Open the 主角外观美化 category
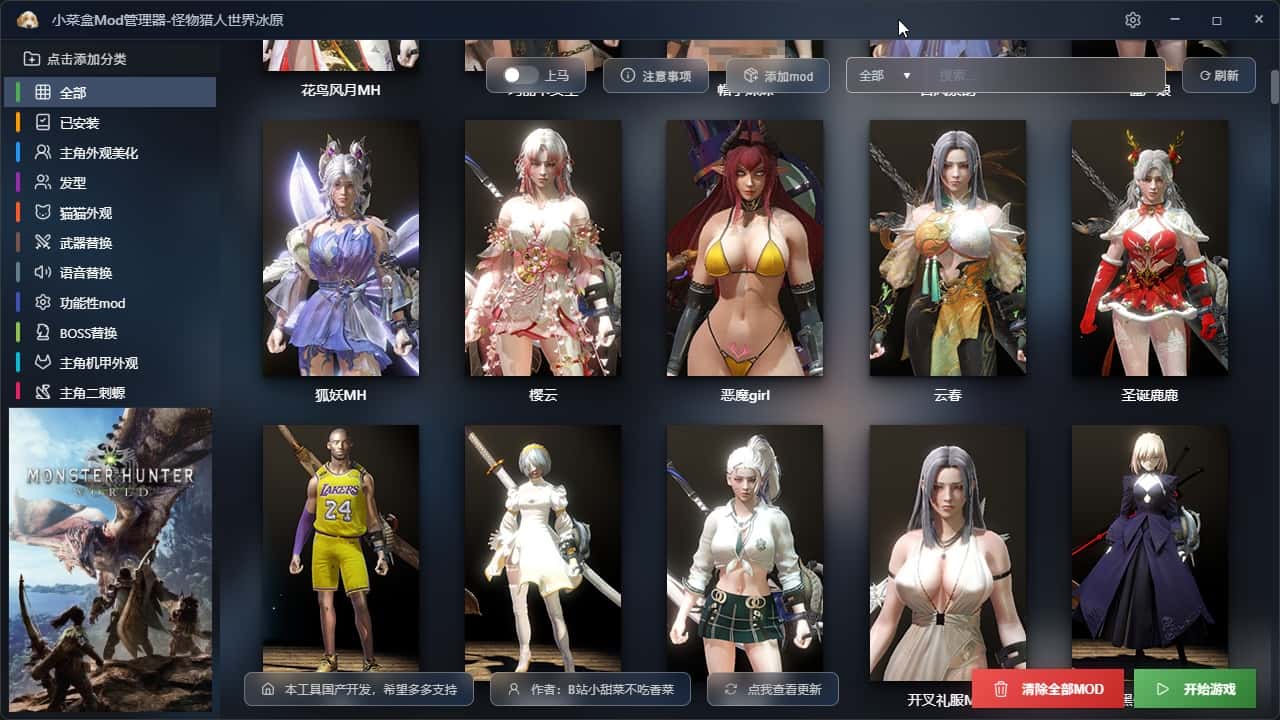Viewport: 1280px width, 720px height. tap(98, 153)
